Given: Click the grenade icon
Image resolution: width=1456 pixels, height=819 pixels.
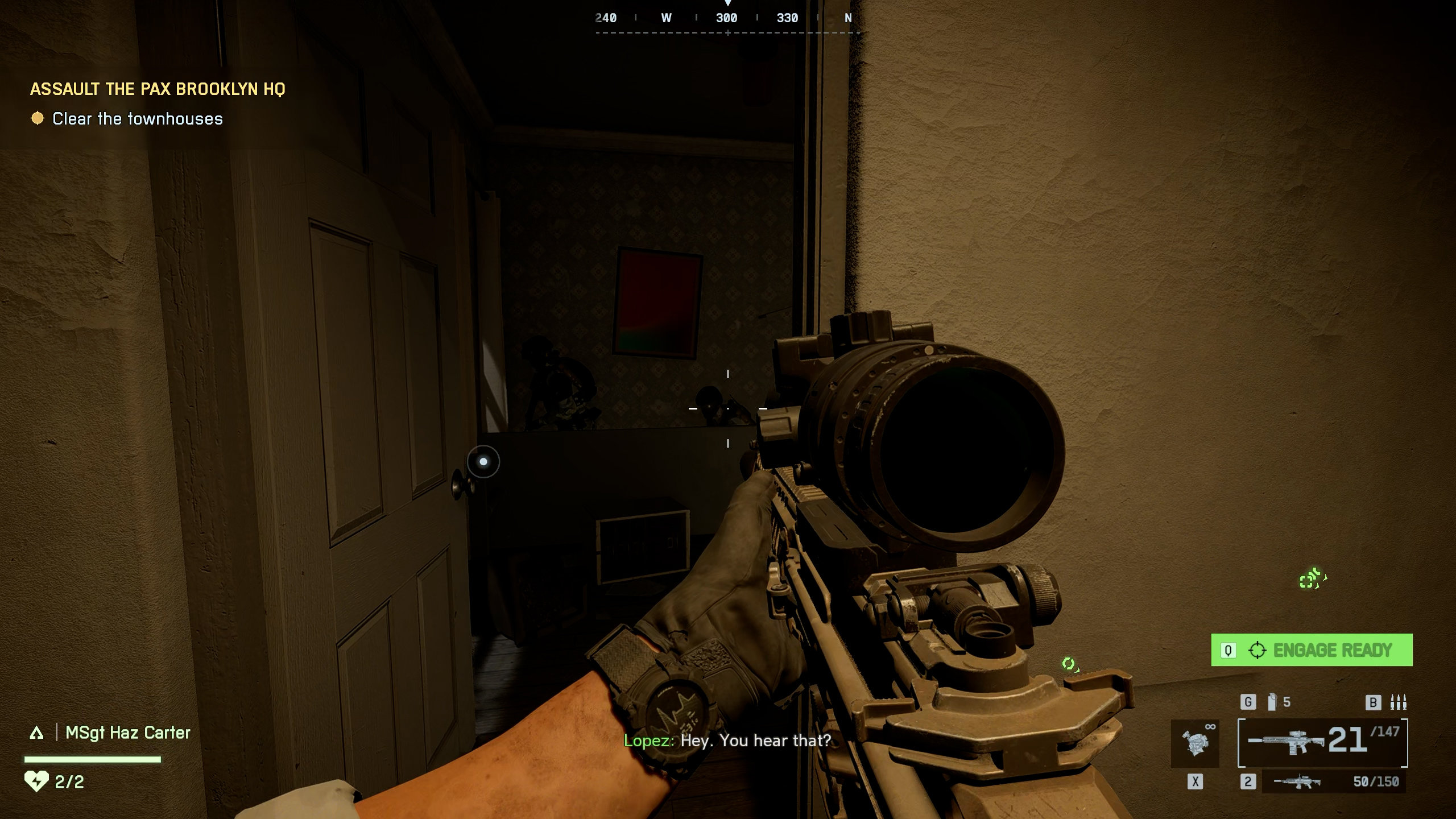Looking at the screenshot, I should click(1272, 702).
